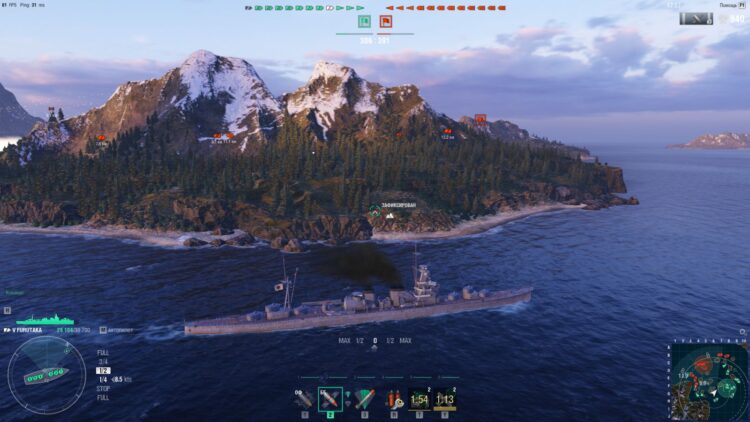Use the consumable showing 1:13 cooldown
Image resolution: width=750 pixels, height=422 pixels.
445,399
